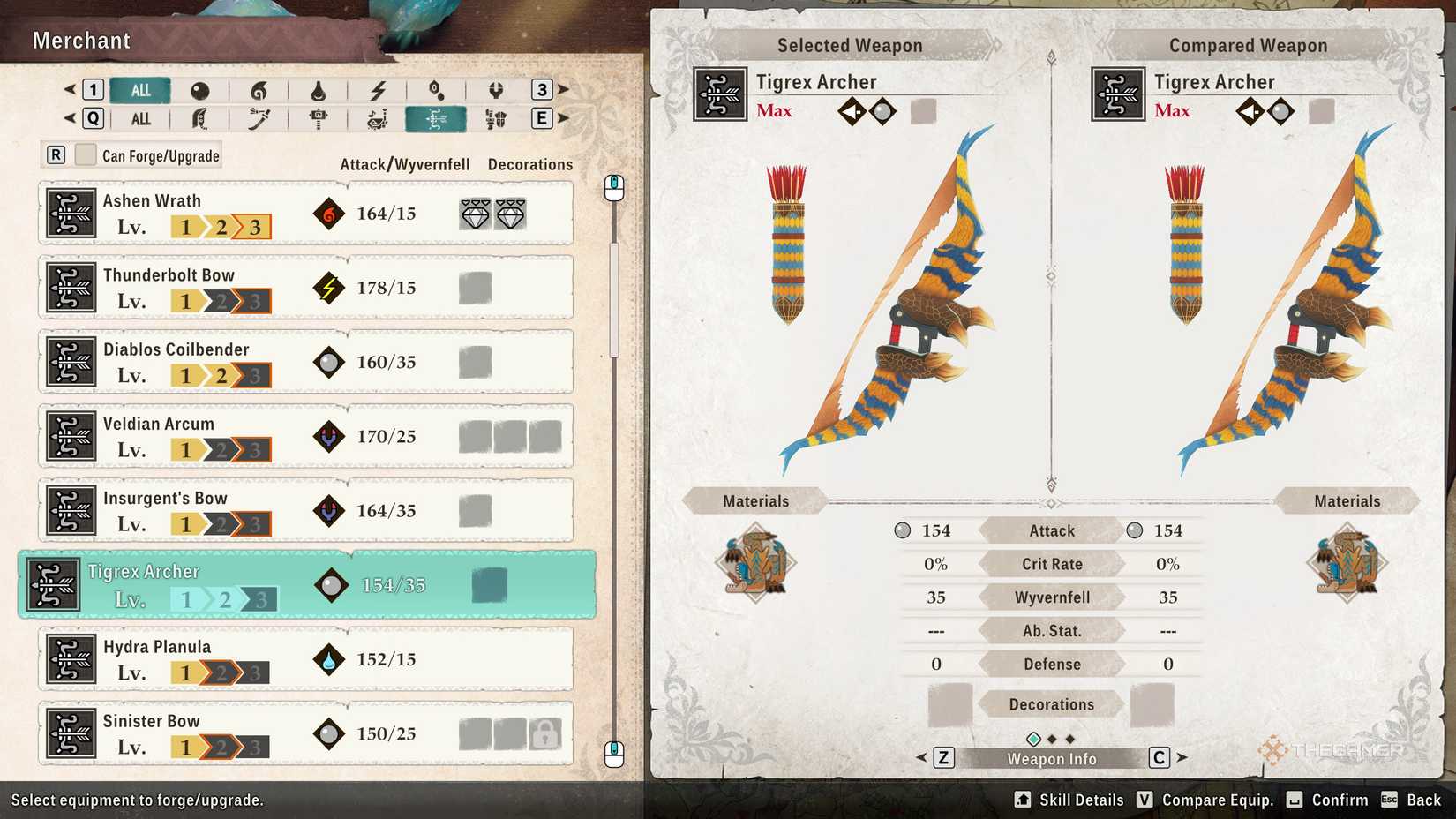
Task: Click the right arrow beside weapon filters
Action: 565,118
